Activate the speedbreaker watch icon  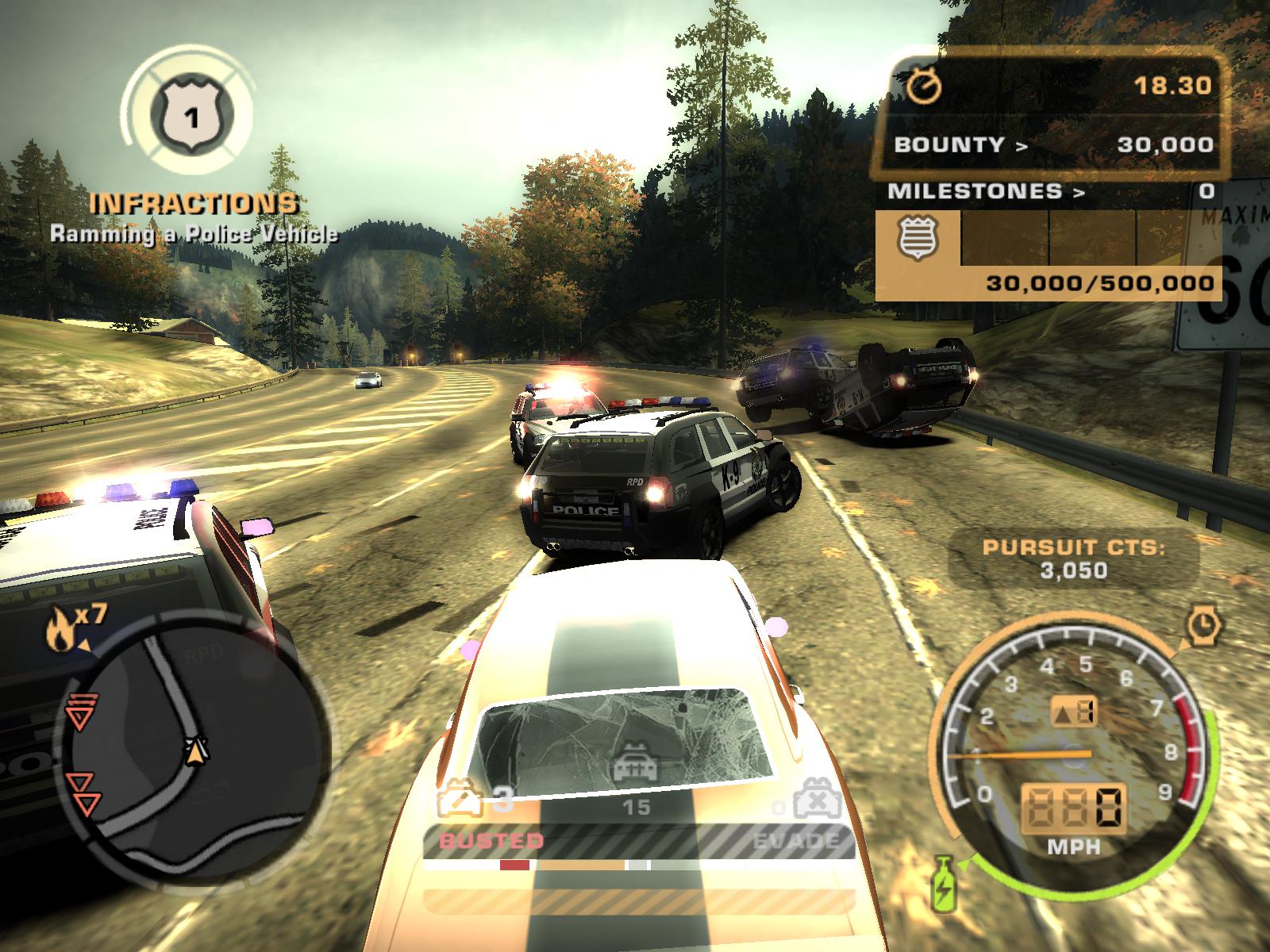click(x=1204, y=626)
